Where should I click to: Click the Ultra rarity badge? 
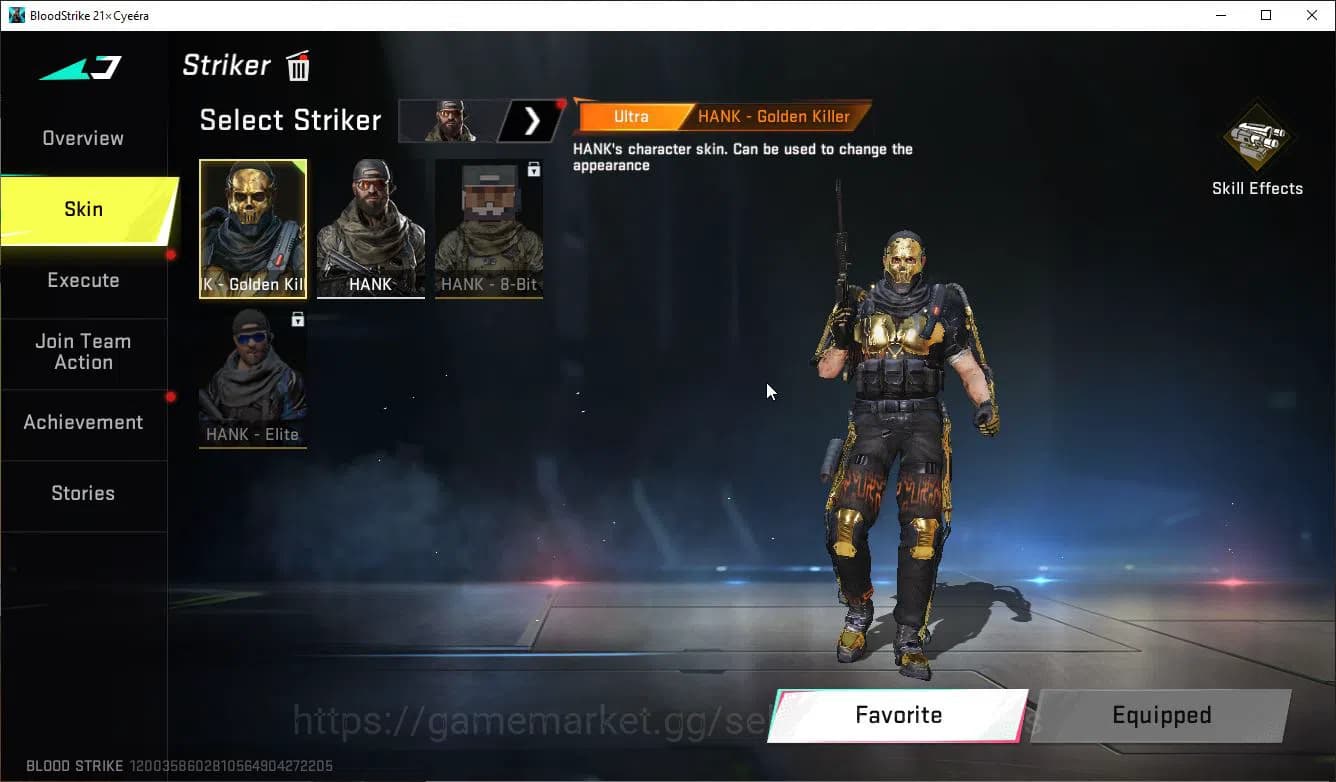tap(631, 116)
